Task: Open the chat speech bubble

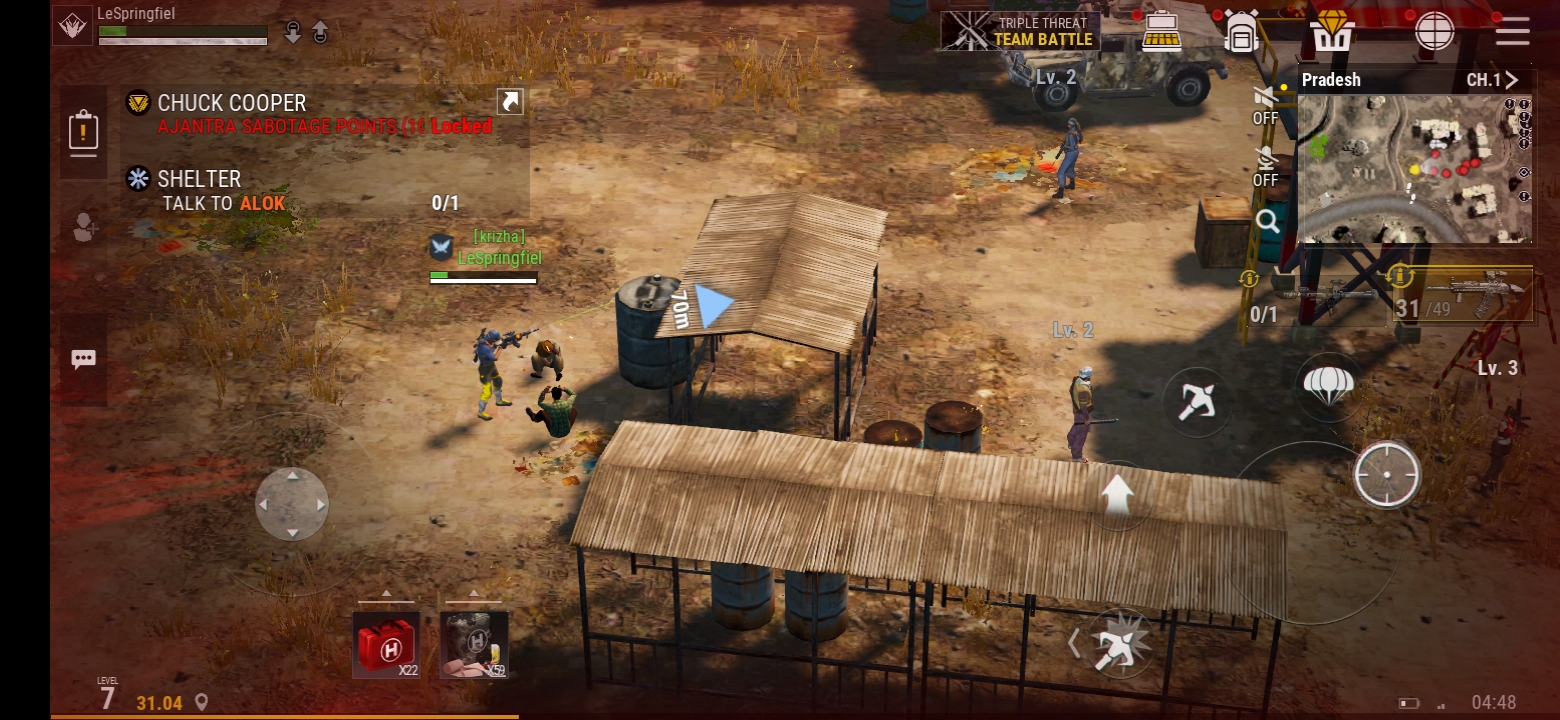Action: click(83, 360)
